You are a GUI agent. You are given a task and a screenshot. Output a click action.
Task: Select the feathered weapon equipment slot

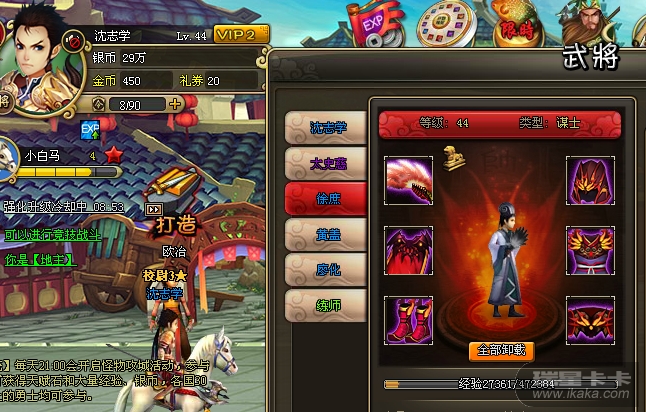coord(409,180)
